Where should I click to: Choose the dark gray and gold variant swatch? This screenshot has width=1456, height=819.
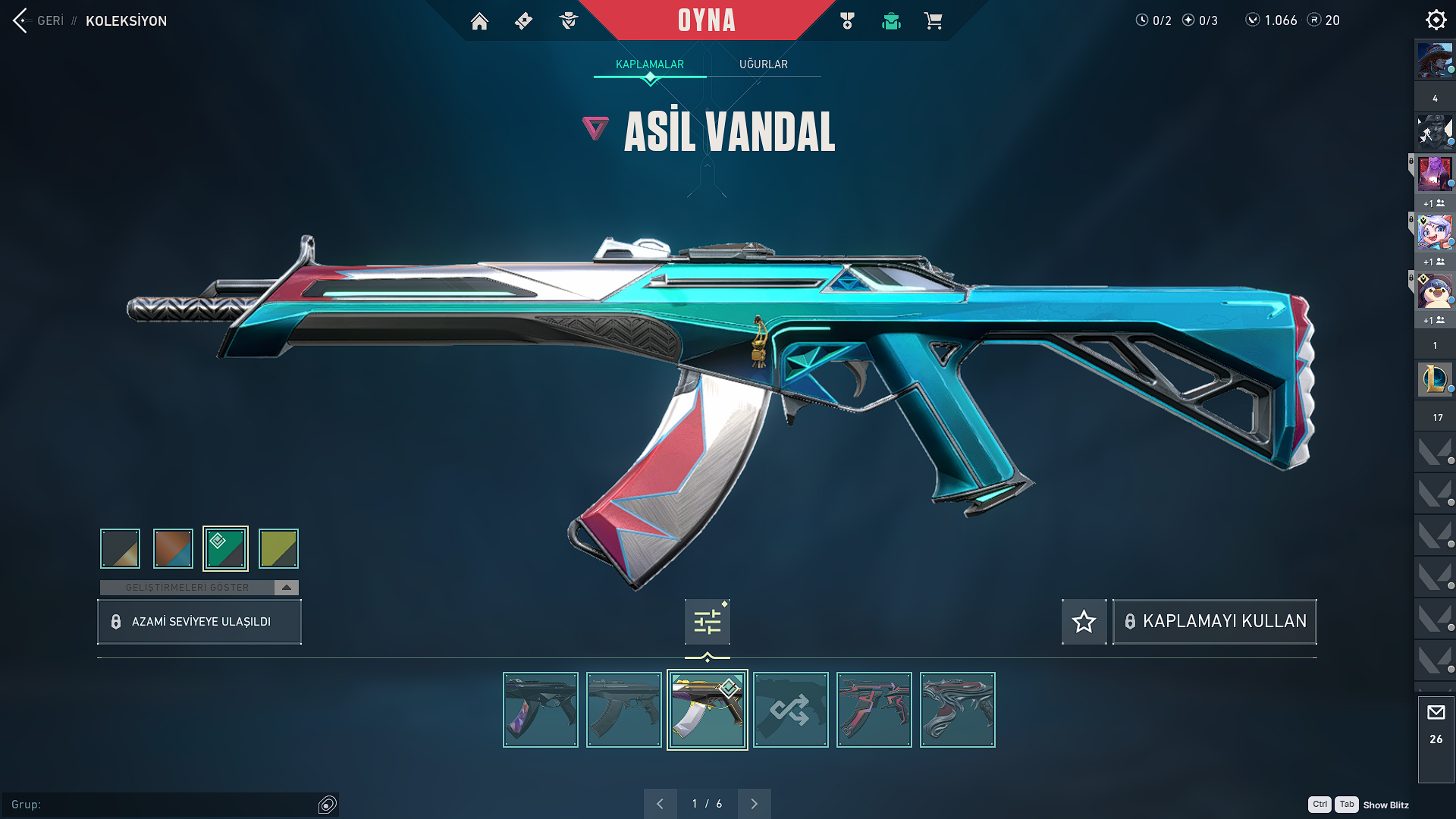coord(121,548)
